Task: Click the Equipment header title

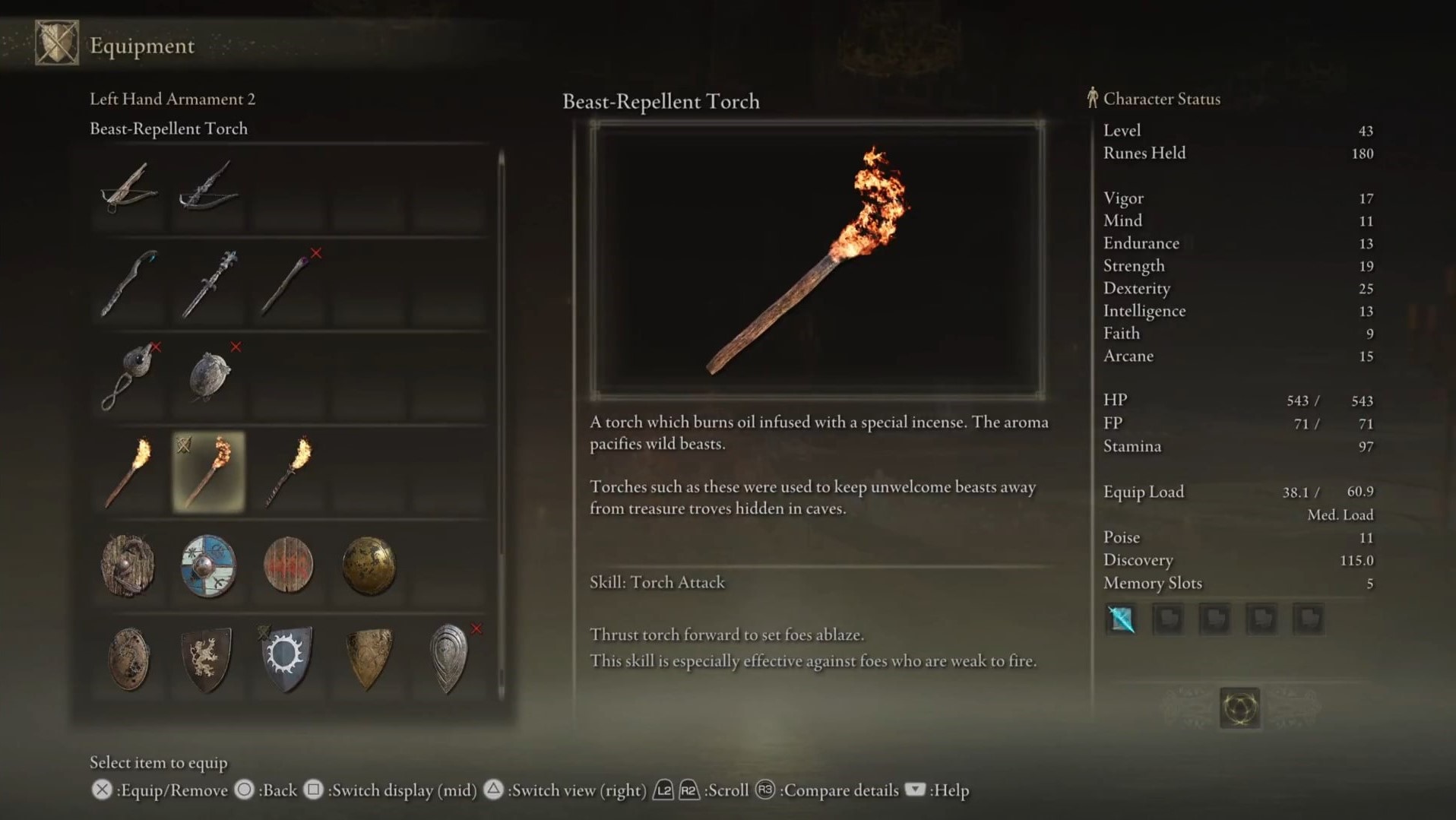Action: click(141, 46)
